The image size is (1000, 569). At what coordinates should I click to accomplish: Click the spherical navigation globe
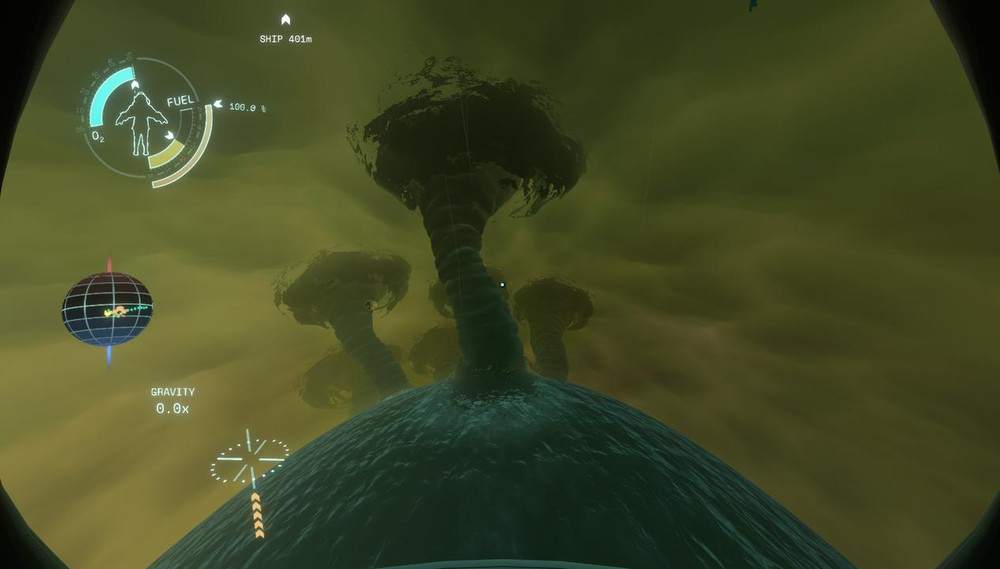(108, 309)
